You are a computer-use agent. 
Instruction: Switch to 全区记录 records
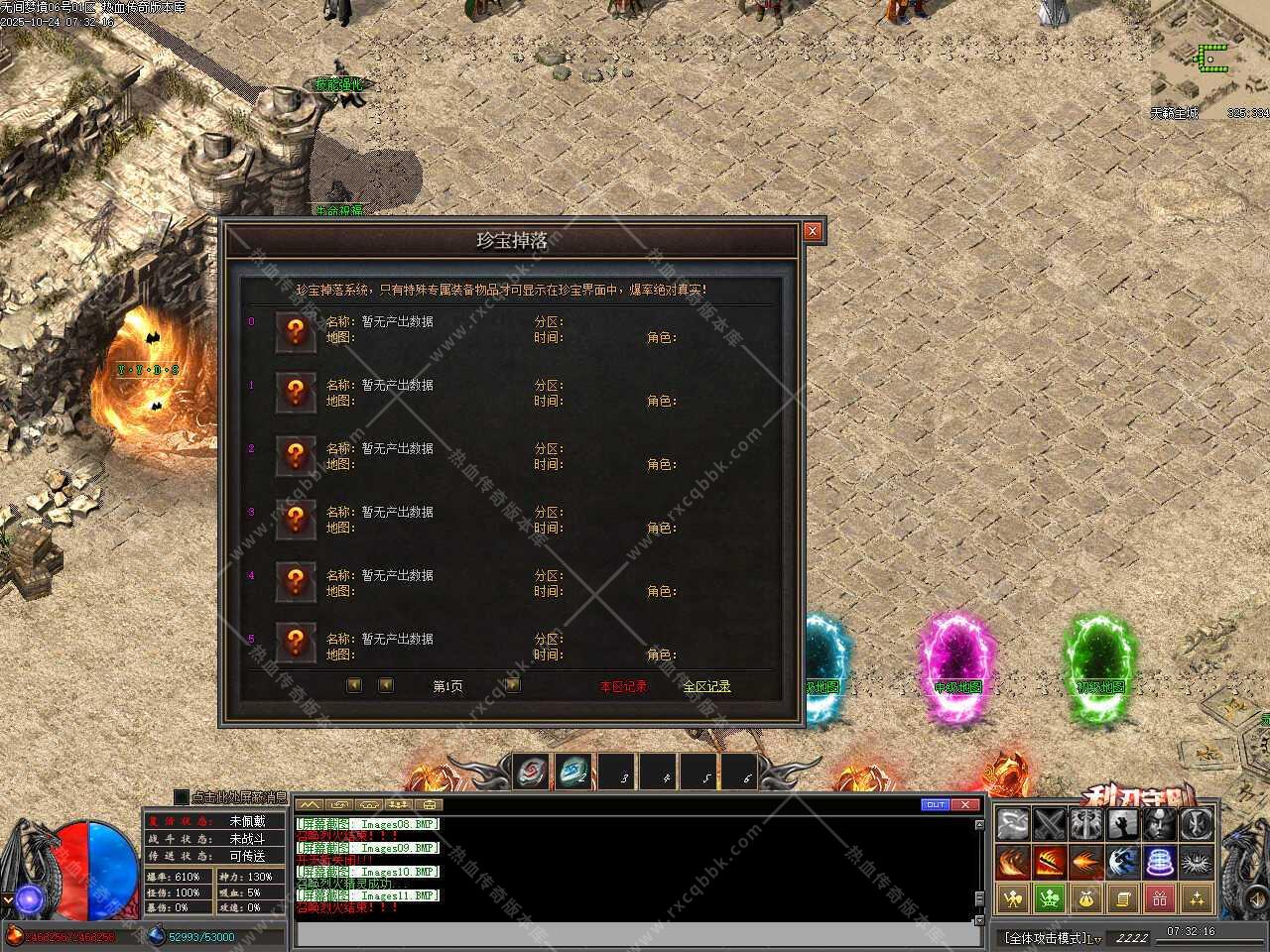coord(706,686)
